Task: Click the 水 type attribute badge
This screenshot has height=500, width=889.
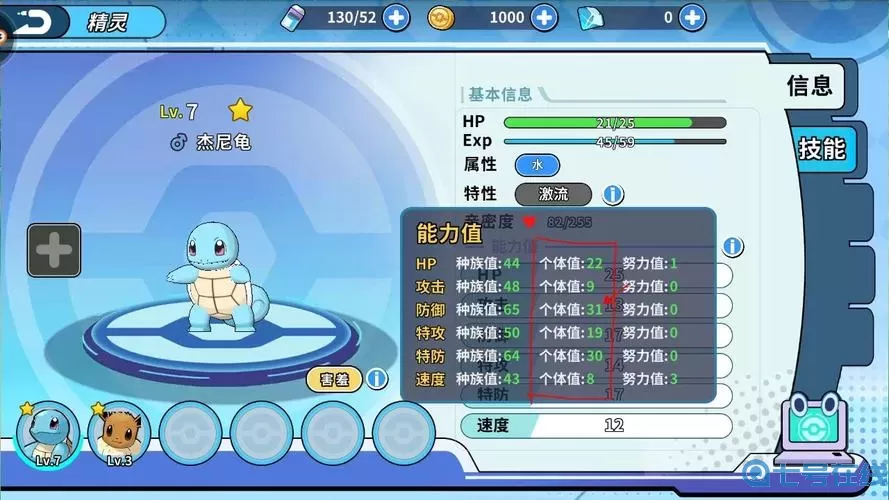Action: [x=537, y=165]
